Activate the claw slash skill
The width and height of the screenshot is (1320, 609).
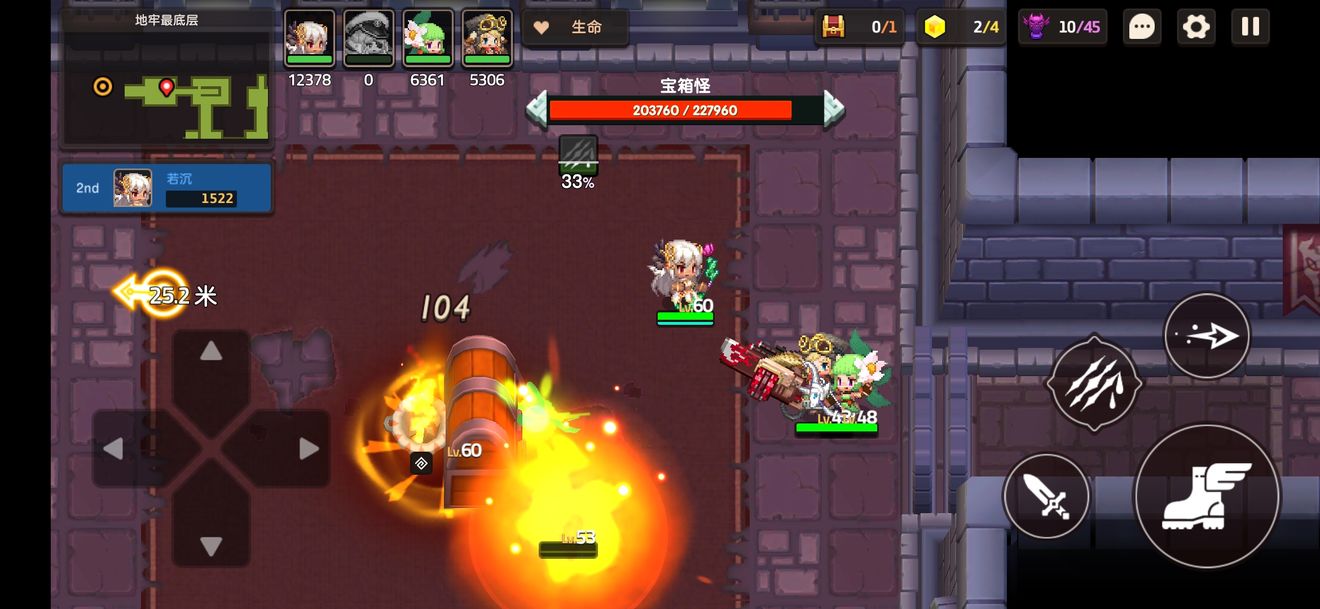point(1094,385)
